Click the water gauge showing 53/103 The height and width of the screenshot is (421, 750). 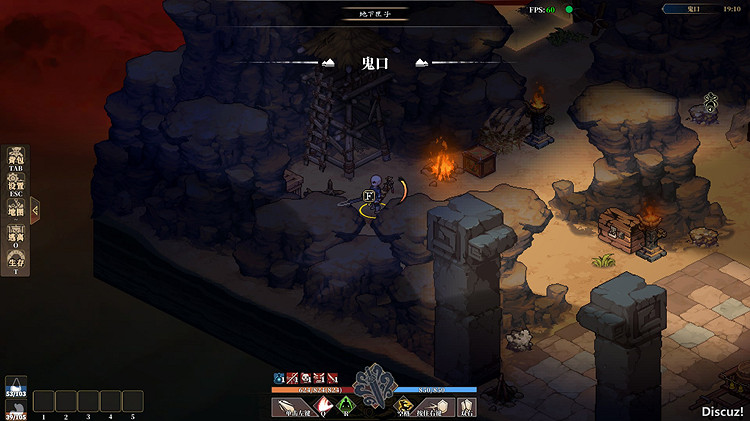click(x=15, y=386)
